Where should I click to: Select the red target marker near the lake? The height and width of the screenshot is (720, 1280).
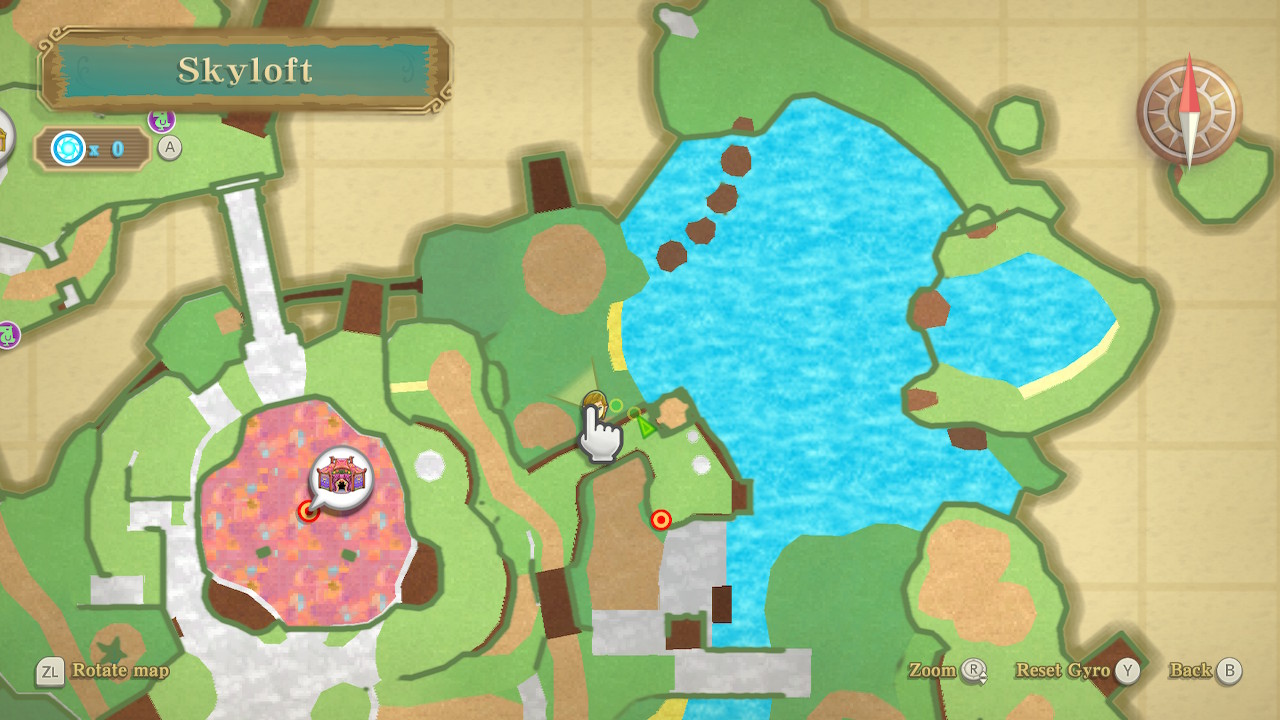pos(660,520)
